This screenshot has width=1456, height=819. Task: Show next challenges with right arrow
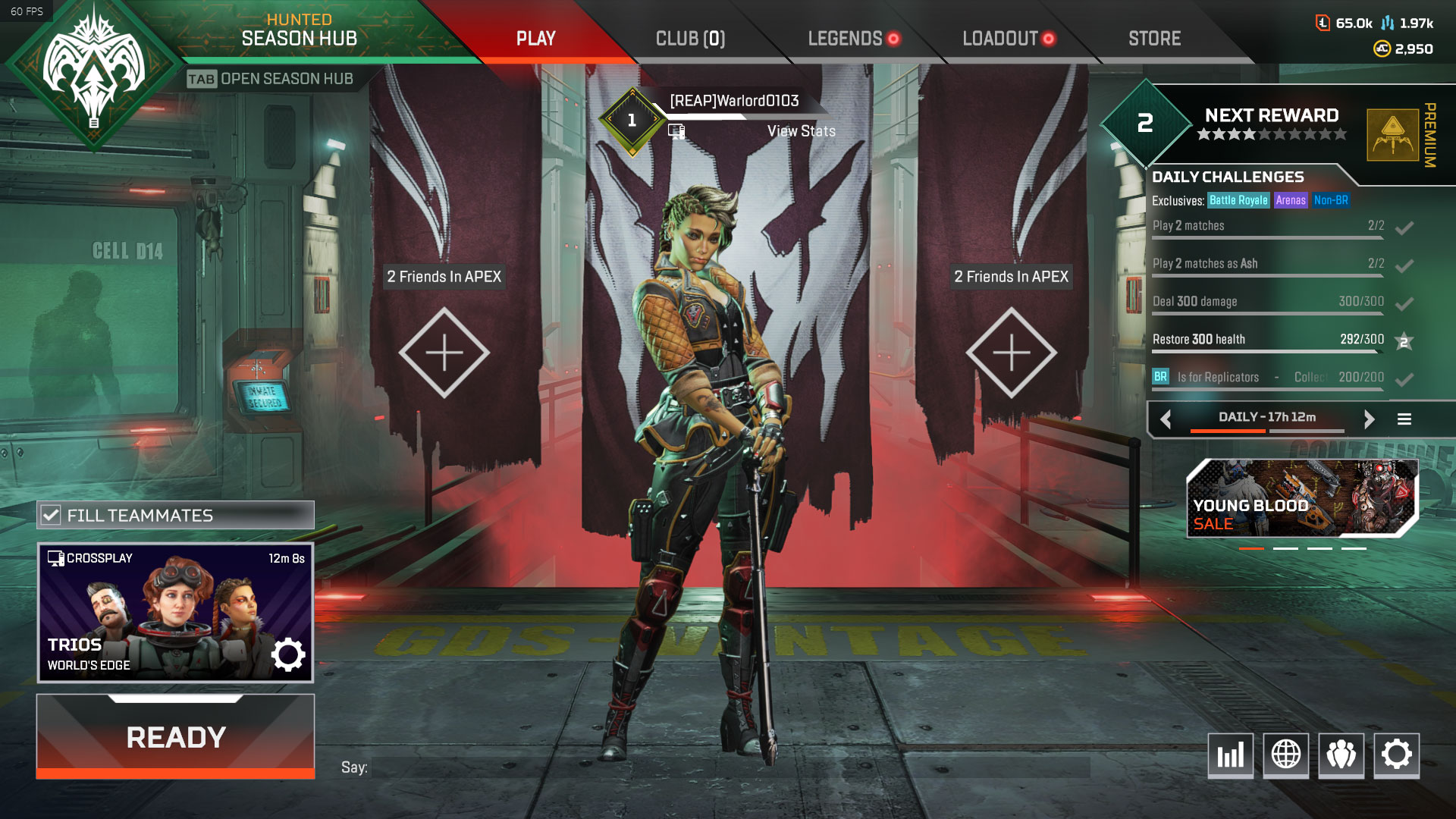point(1369,419)
